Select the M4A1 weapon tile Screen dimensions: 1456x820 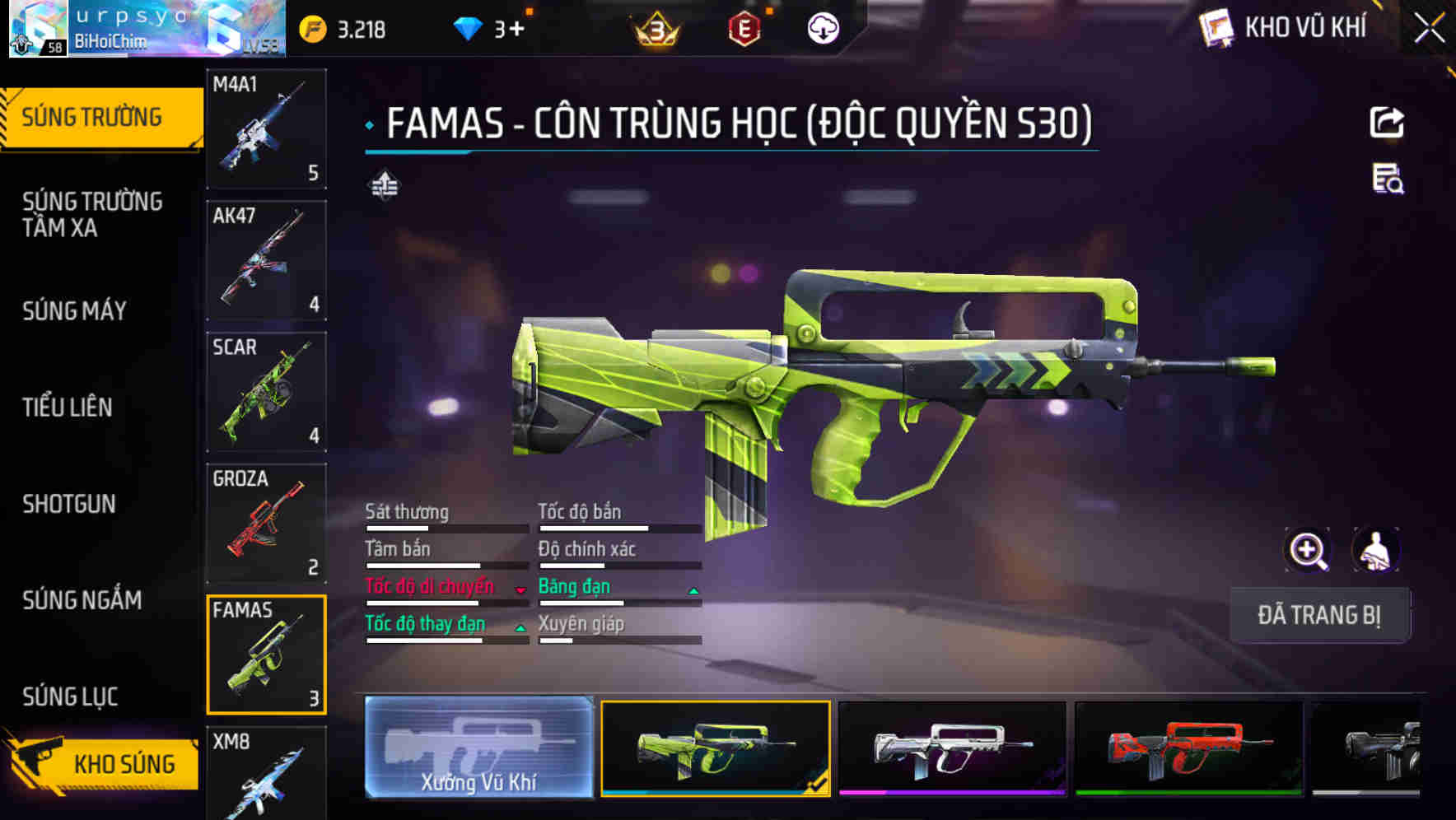coord(266,129)
